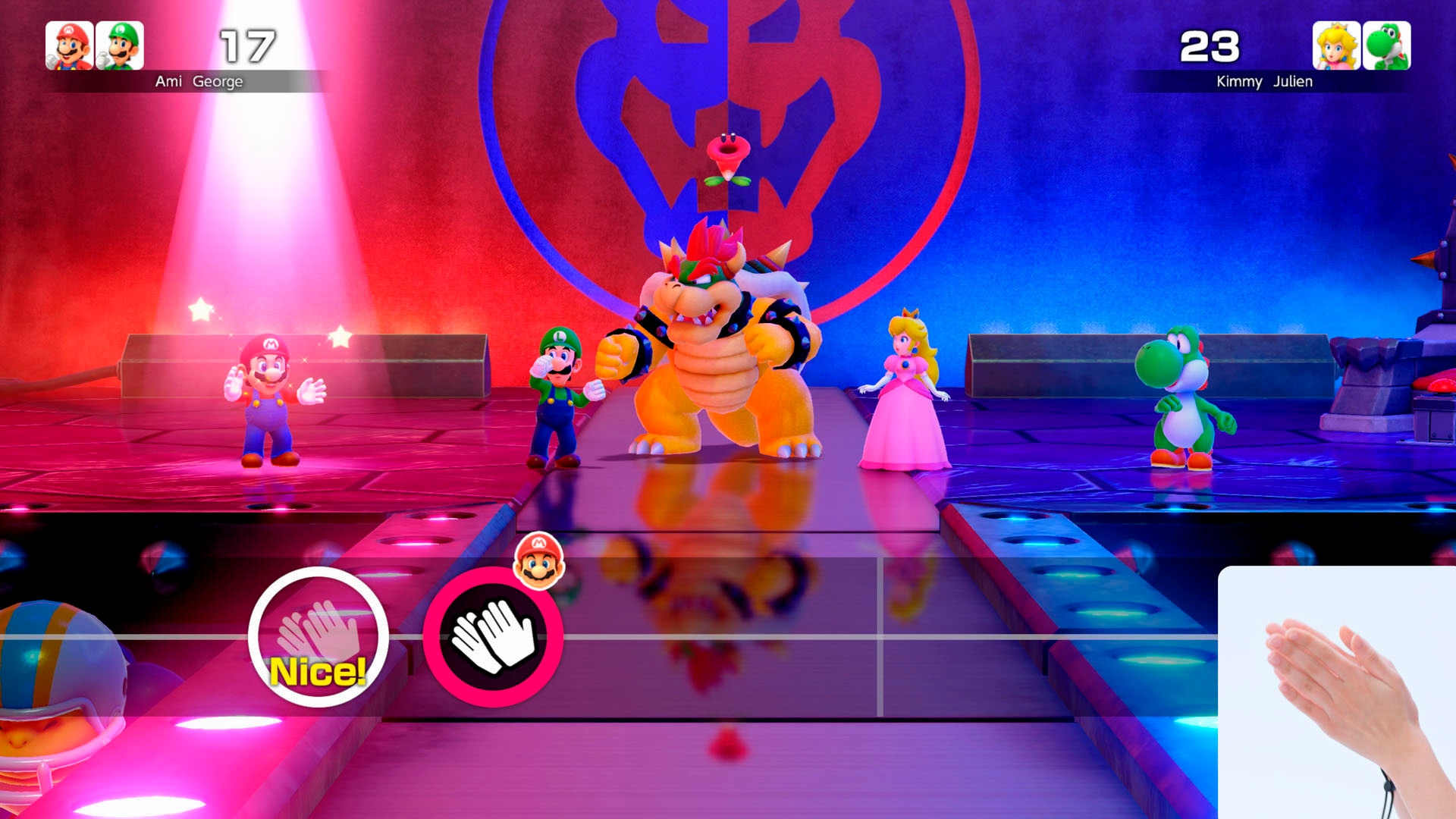Select the Kimmy and Julien team label

coord(1262,82)
